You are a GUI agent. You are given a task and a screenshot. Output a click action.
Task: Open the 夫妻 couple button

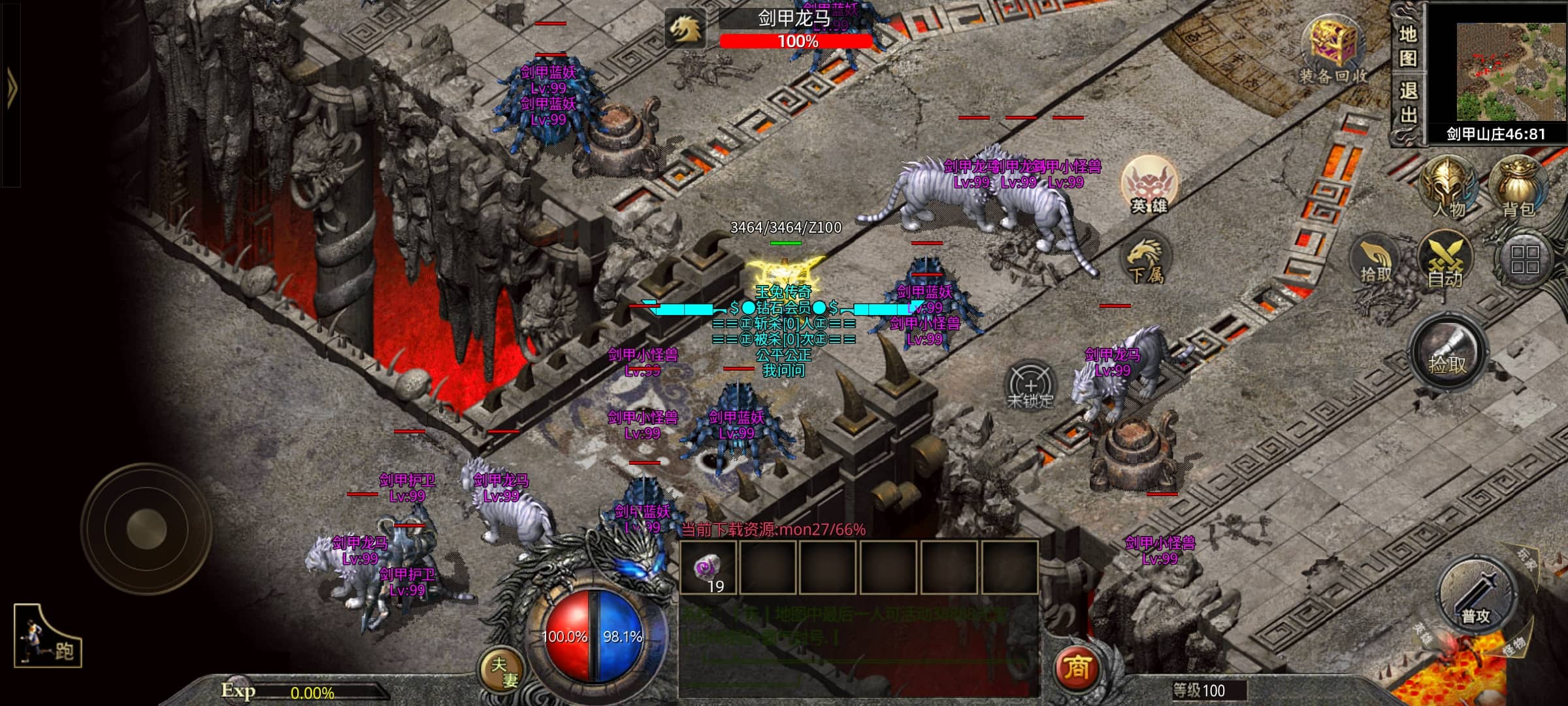tap(503, 671)
